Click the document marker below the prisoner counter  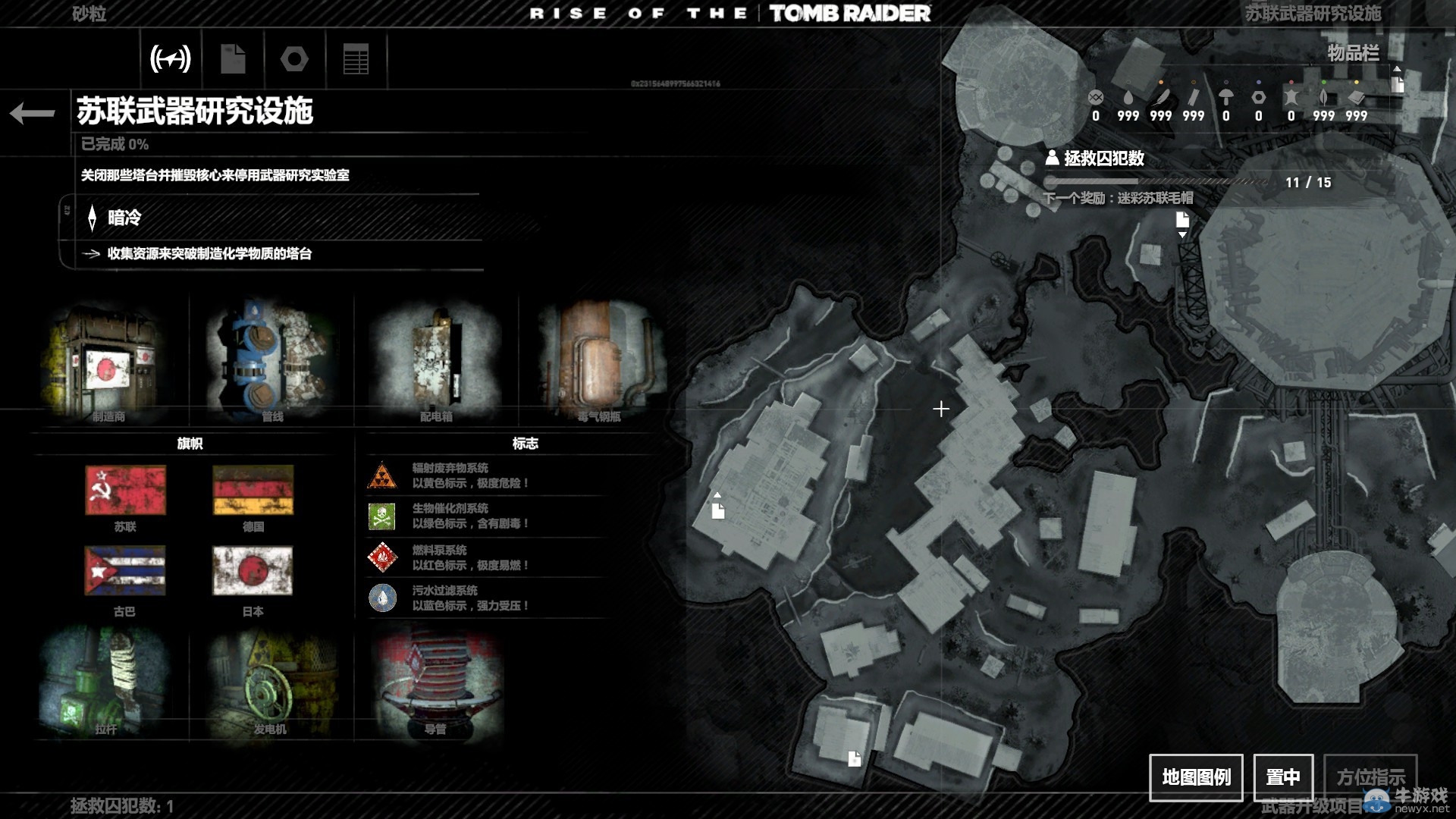[1182, 221]
